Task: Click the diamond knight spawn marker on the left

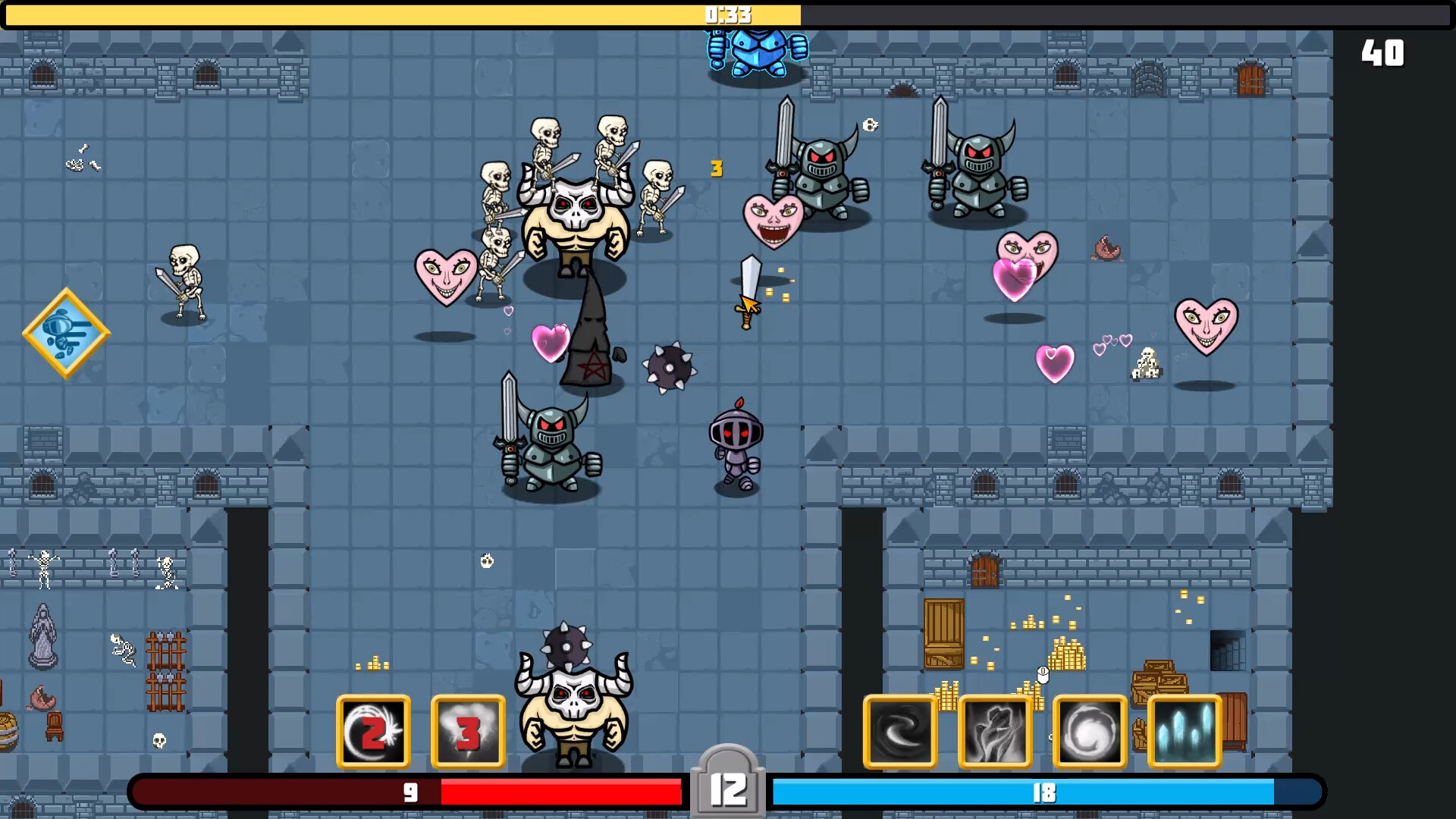Action: point(66,334)
